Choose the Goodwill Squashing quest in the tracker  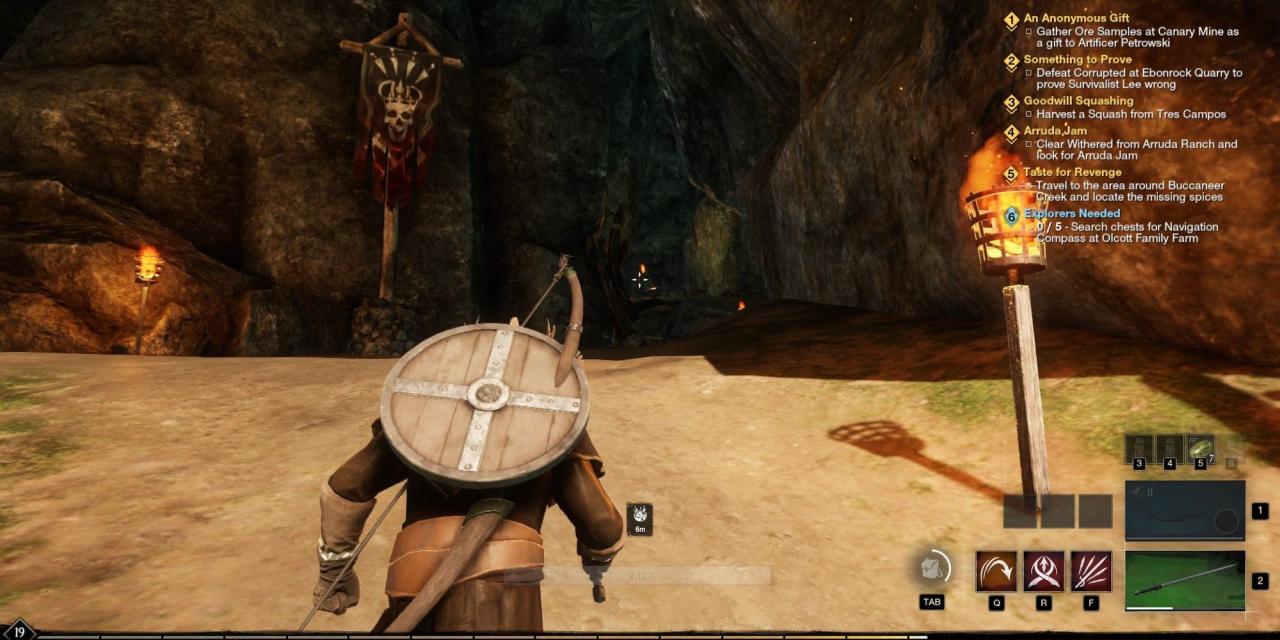[1078, 101]
